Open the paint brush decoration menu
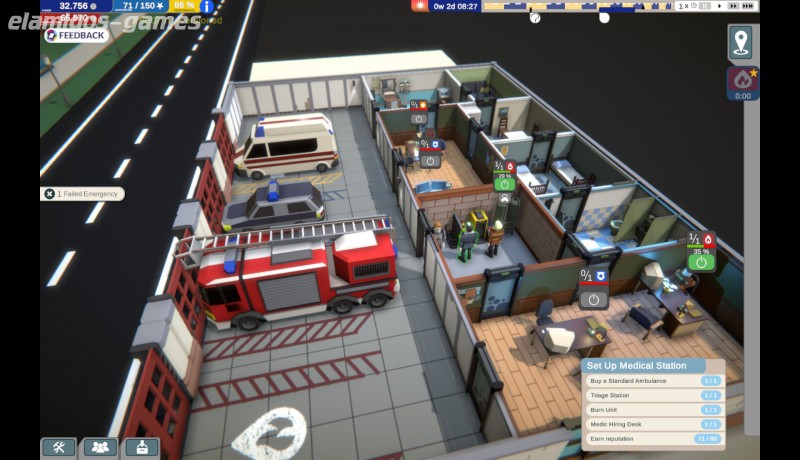Viewport: 800px width, 460px height. [x=141, y=447]
